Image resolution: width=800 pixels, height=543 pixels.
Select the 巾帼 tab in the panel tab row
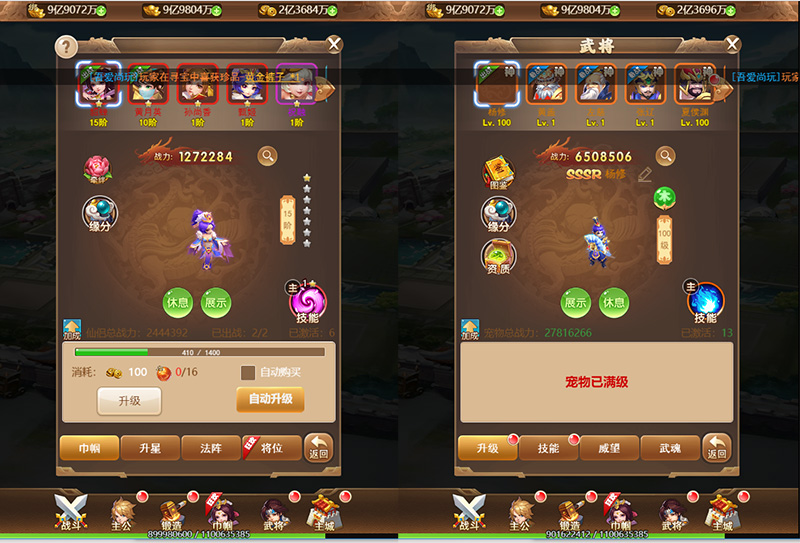pos(89,448)
